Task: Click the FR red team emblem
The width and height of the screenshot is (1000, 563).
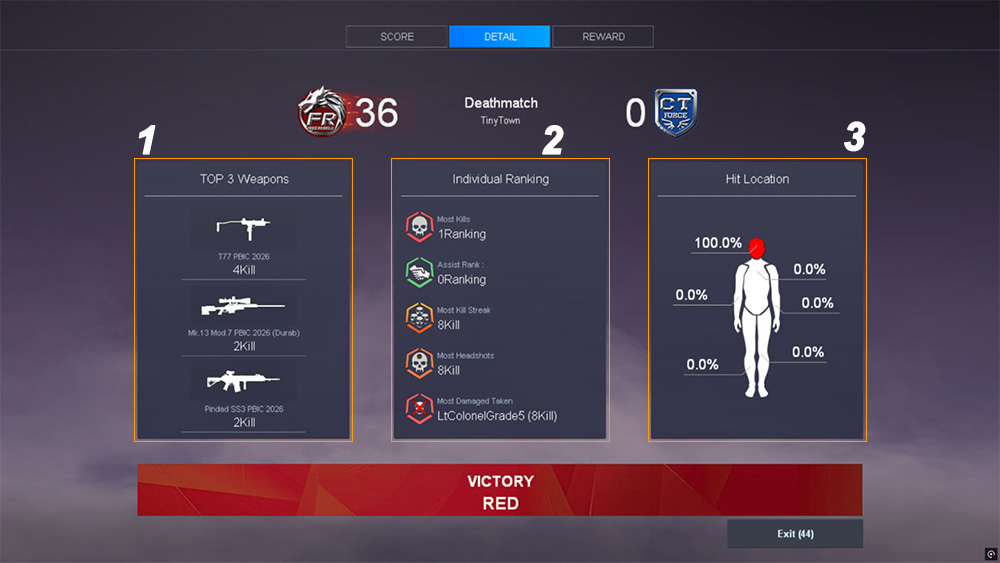Action: coord(323,112)
